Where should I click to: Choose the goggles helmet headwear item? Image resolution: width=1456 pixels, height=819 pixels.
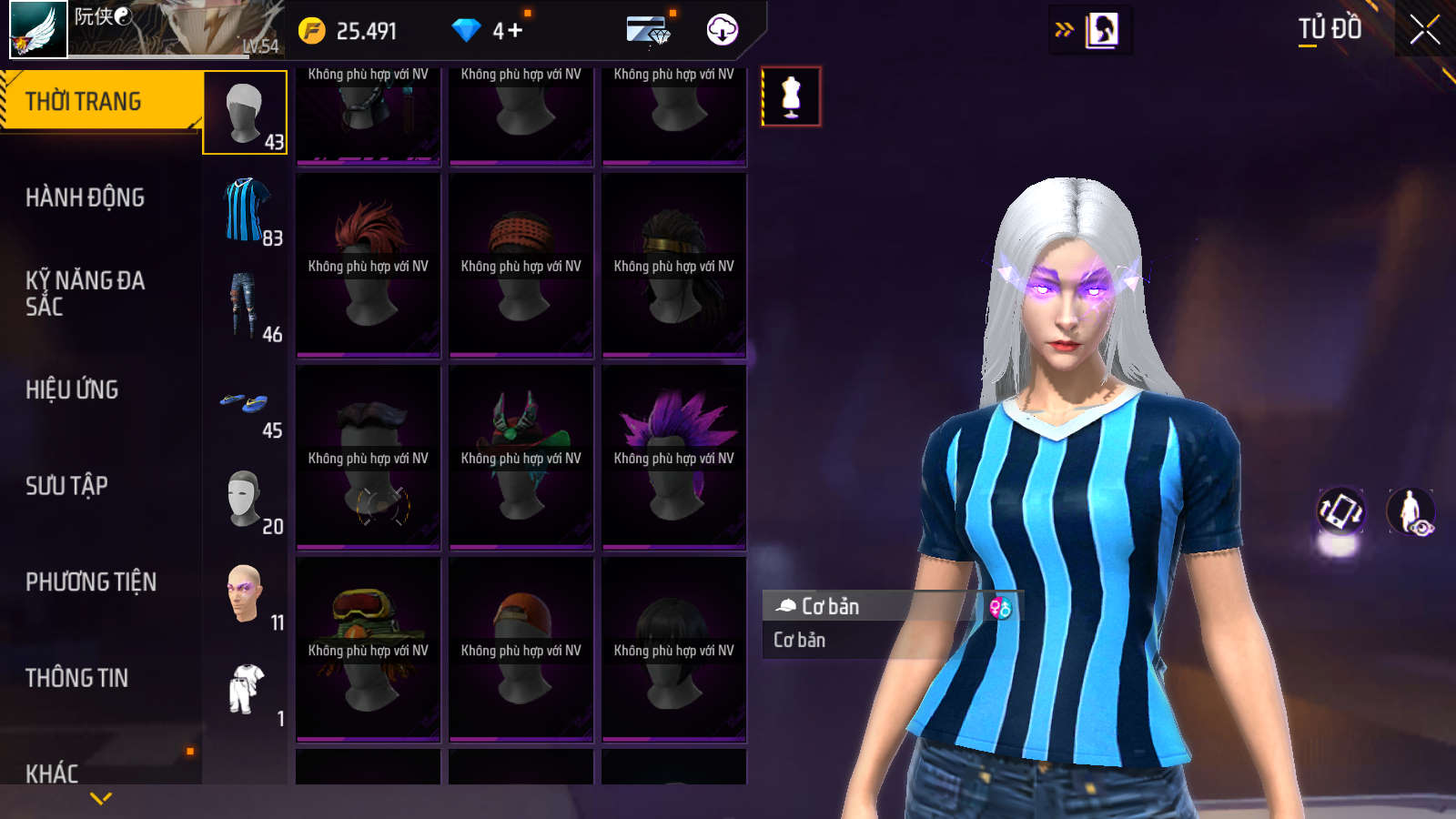pos(369,650)
